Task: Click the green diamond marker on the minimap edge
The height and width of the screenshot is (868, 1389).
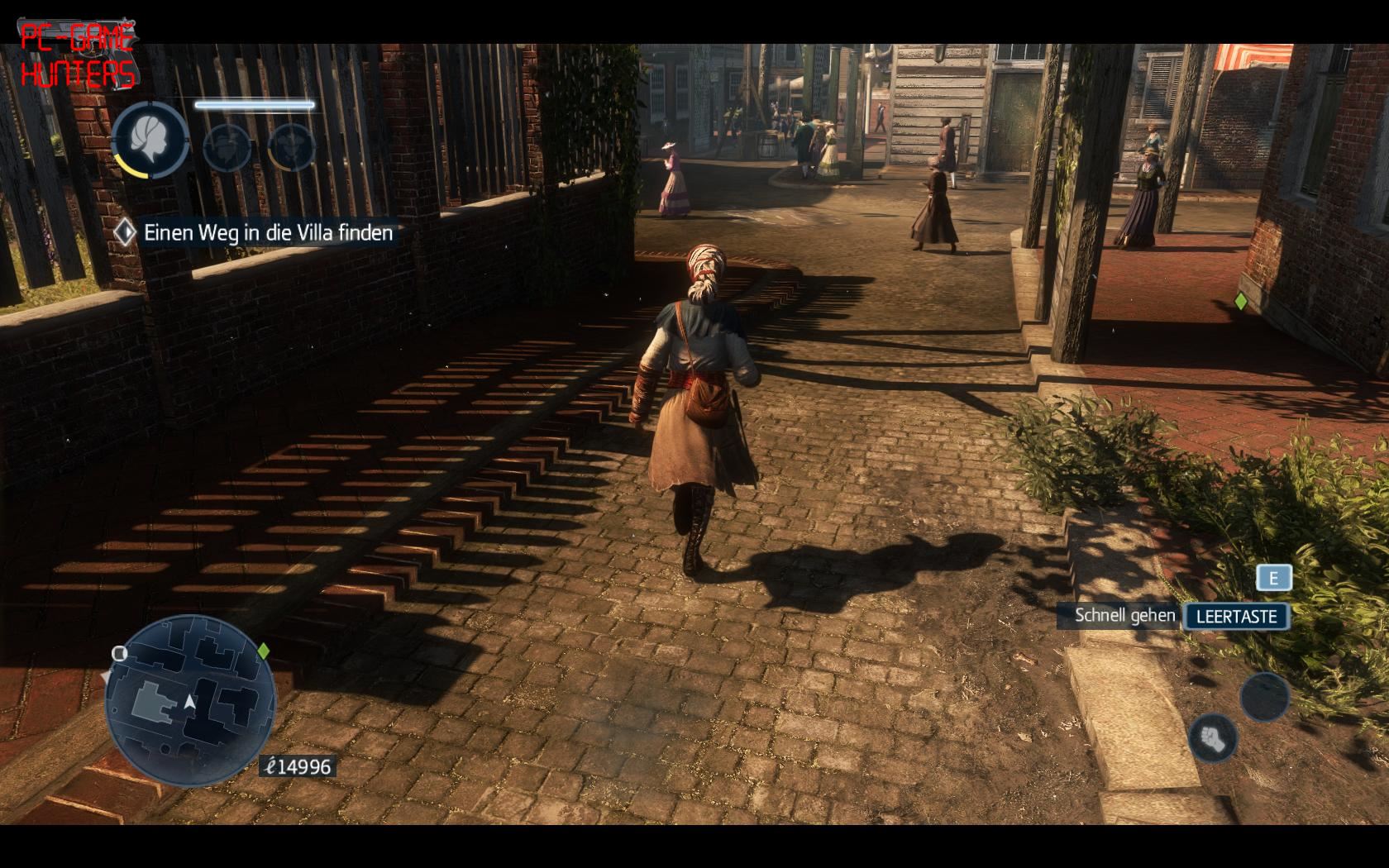Action: click(264, 651)
